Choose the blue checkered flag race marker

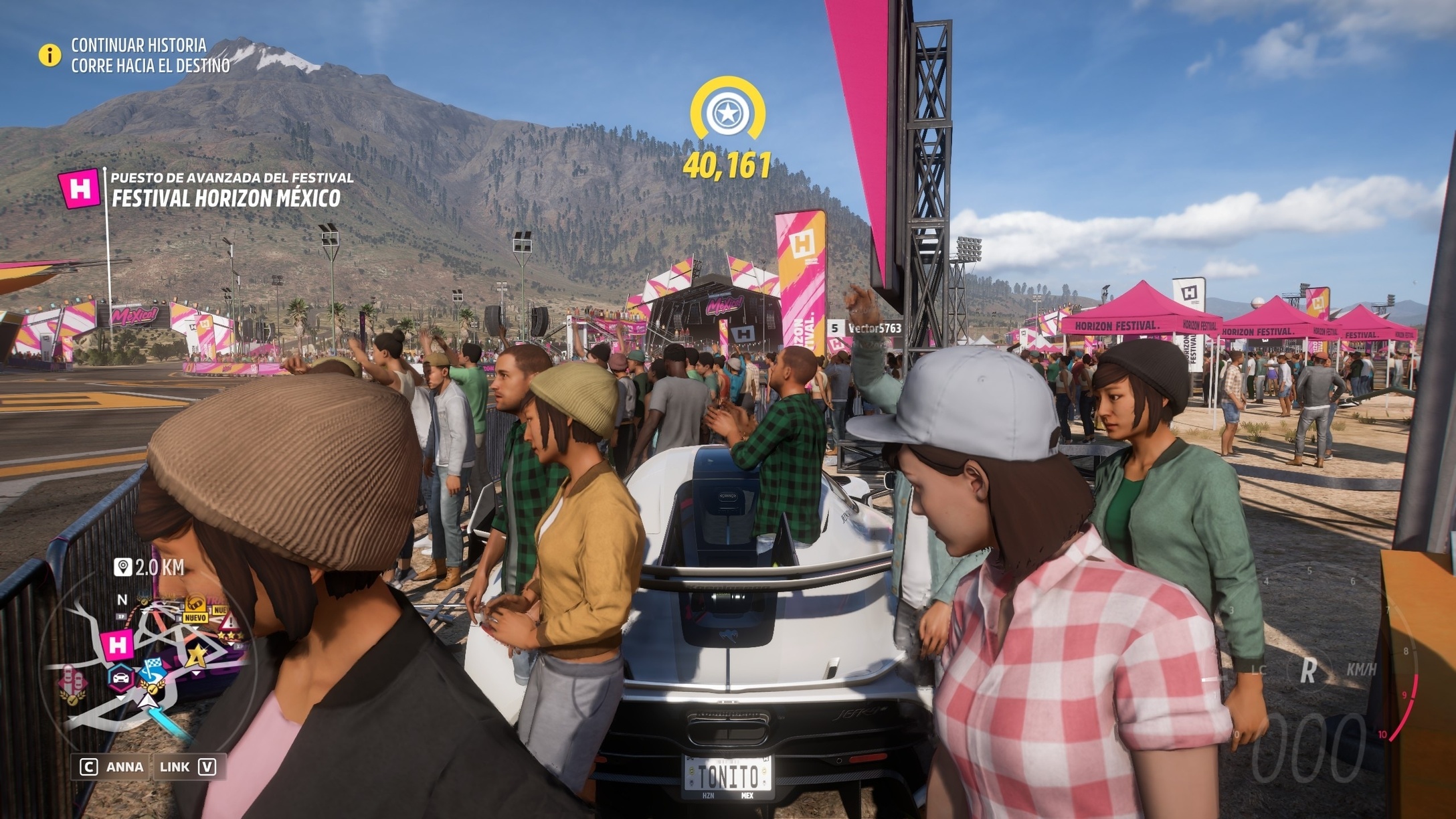click(153, 669)
